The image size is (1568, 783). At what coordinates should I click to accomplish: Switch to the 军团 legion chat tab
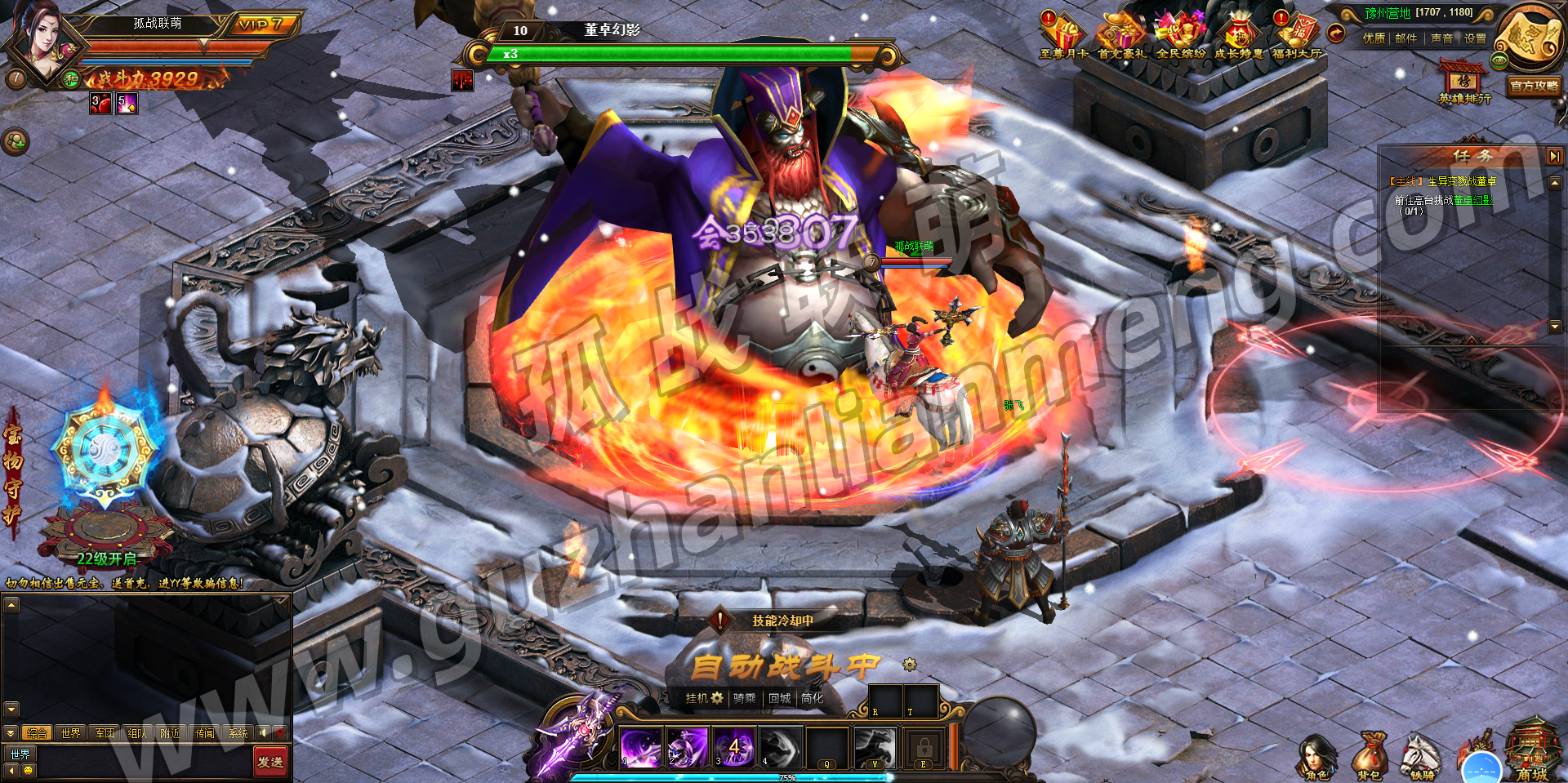click(x=105, y=733)
